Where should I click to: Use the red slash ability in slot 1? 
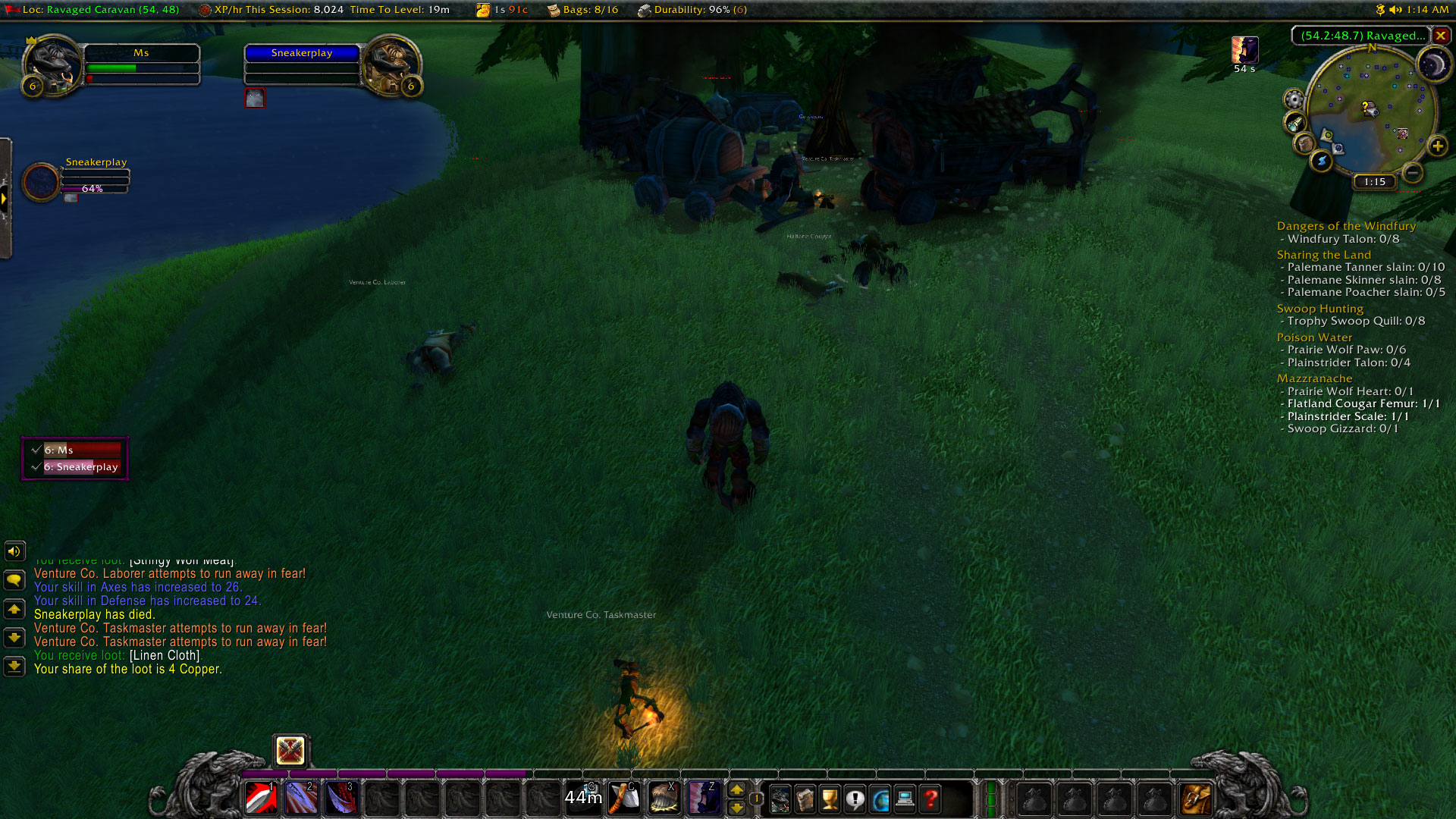pos(261,799)
